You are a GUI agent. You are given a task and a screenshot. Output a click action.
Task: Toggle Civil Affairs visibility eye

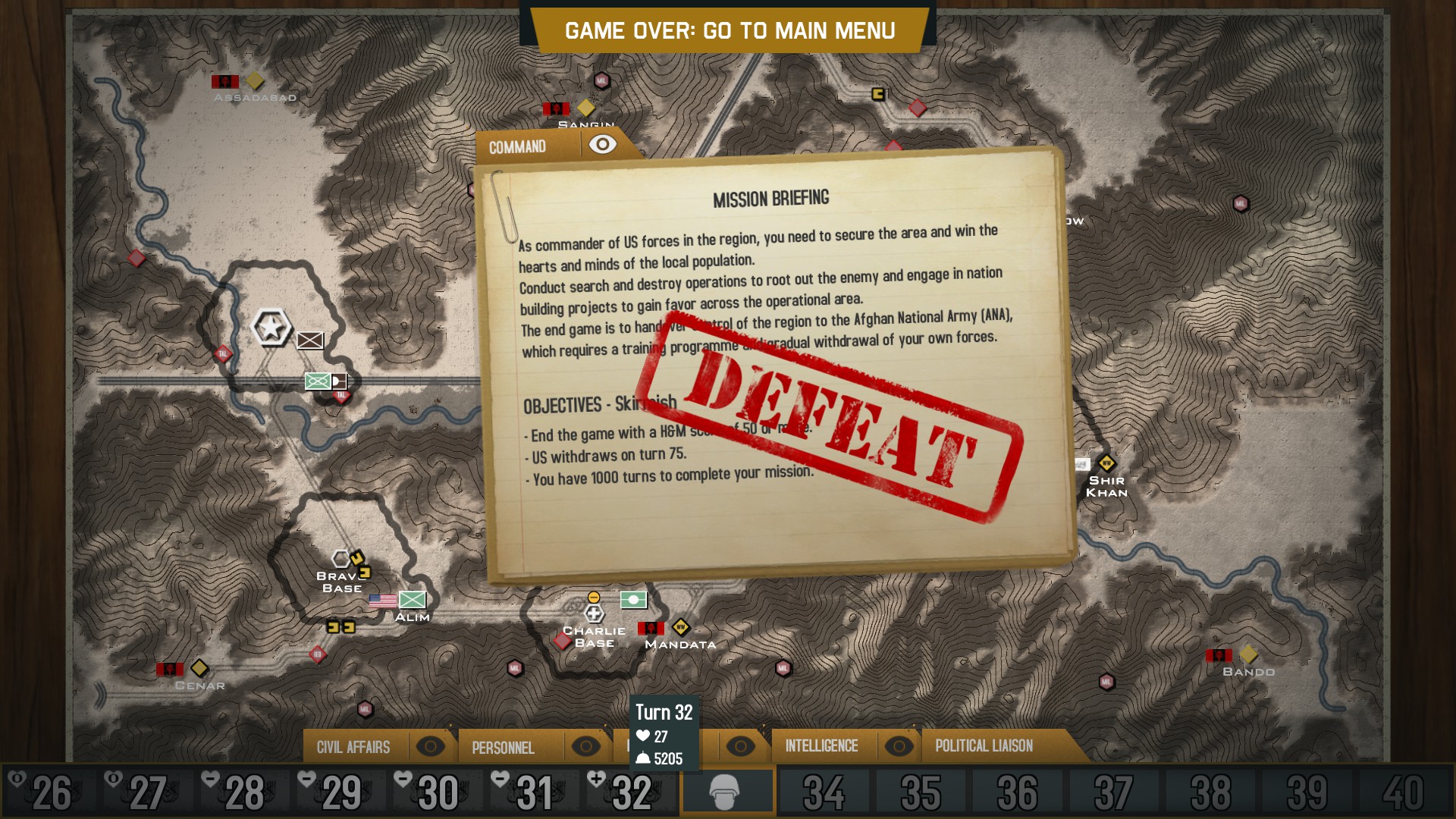pos(430,746)
